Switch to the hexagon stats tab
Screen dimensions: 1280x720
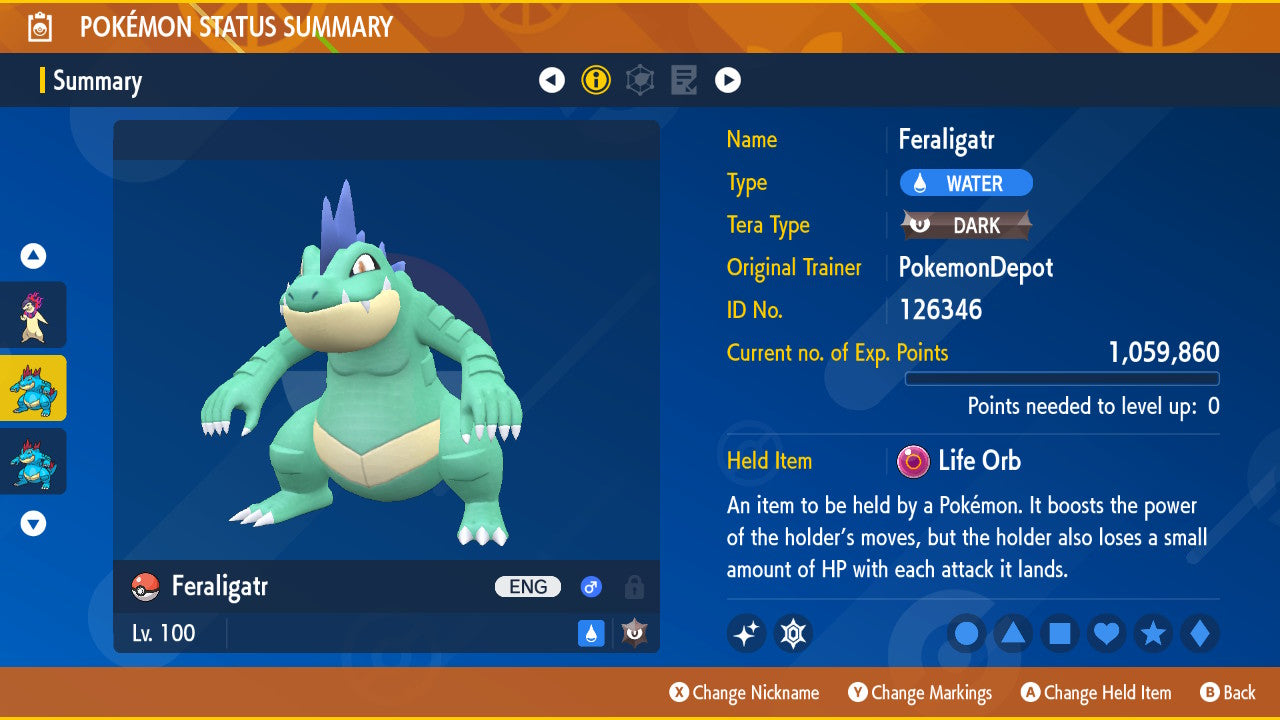[640, 80]
